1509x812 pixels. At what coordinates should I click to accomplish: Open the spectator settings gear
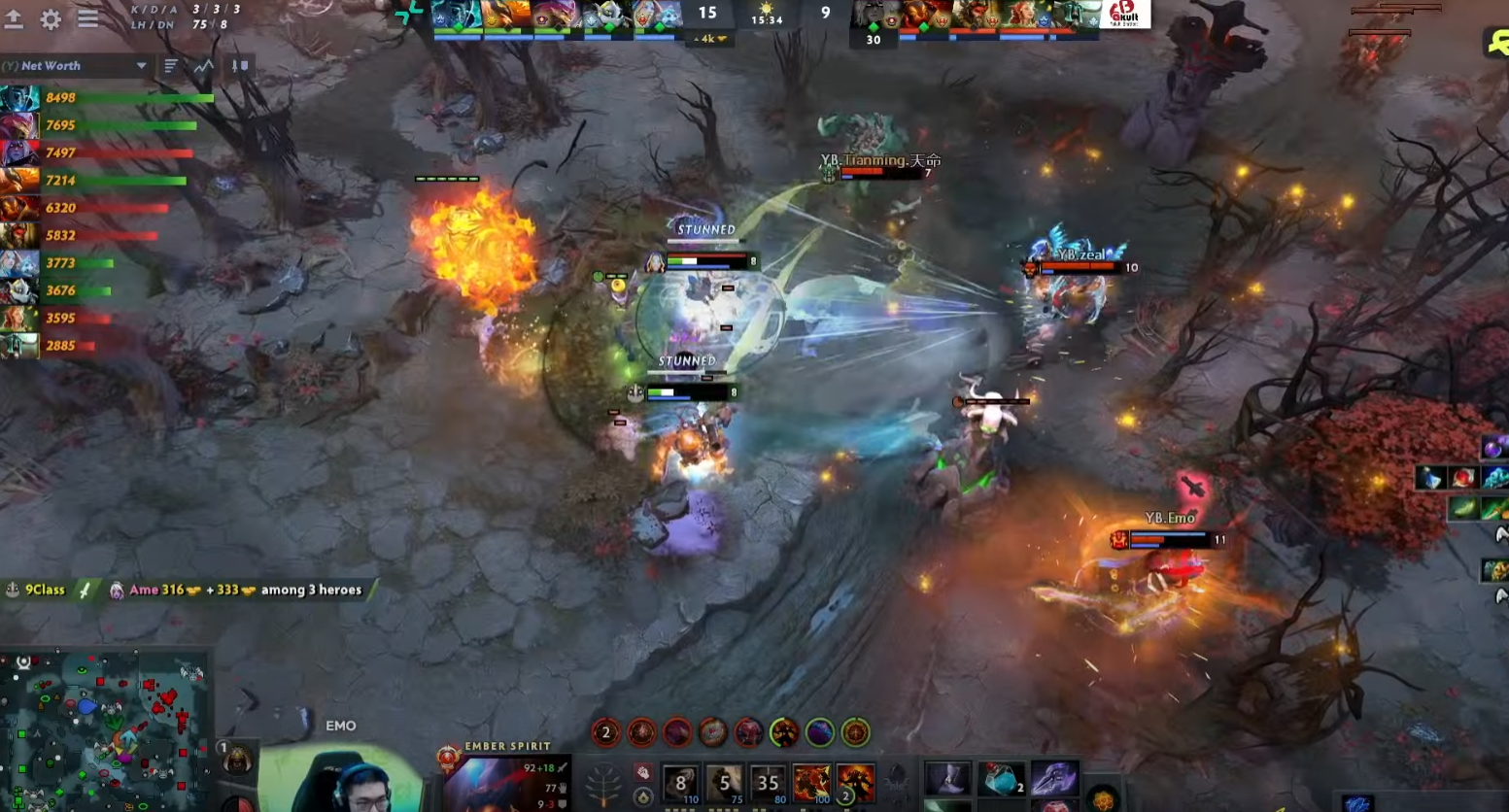pos(51,18)
